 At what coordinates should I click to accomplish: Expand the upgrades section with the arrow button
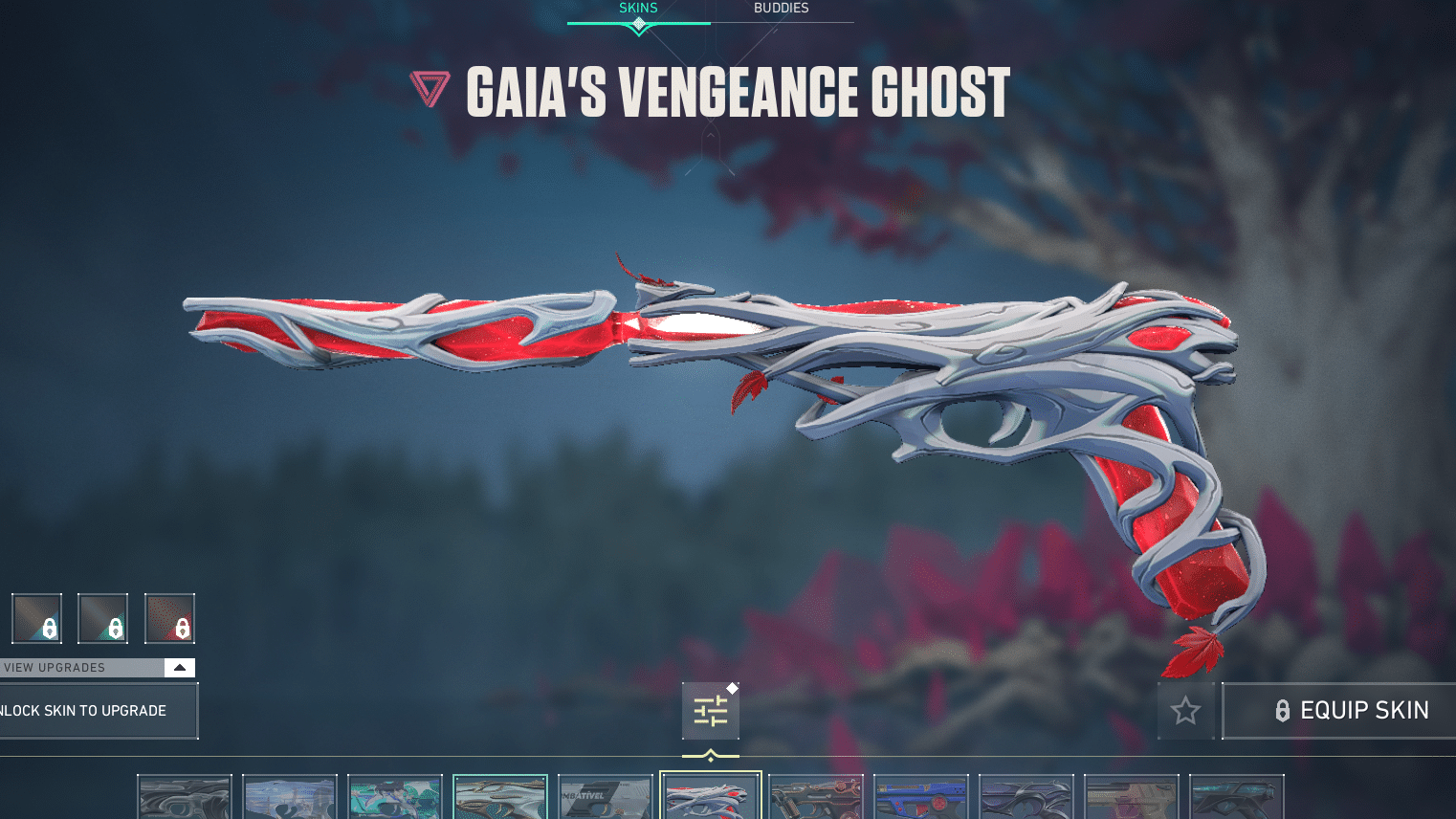[178, 667]
